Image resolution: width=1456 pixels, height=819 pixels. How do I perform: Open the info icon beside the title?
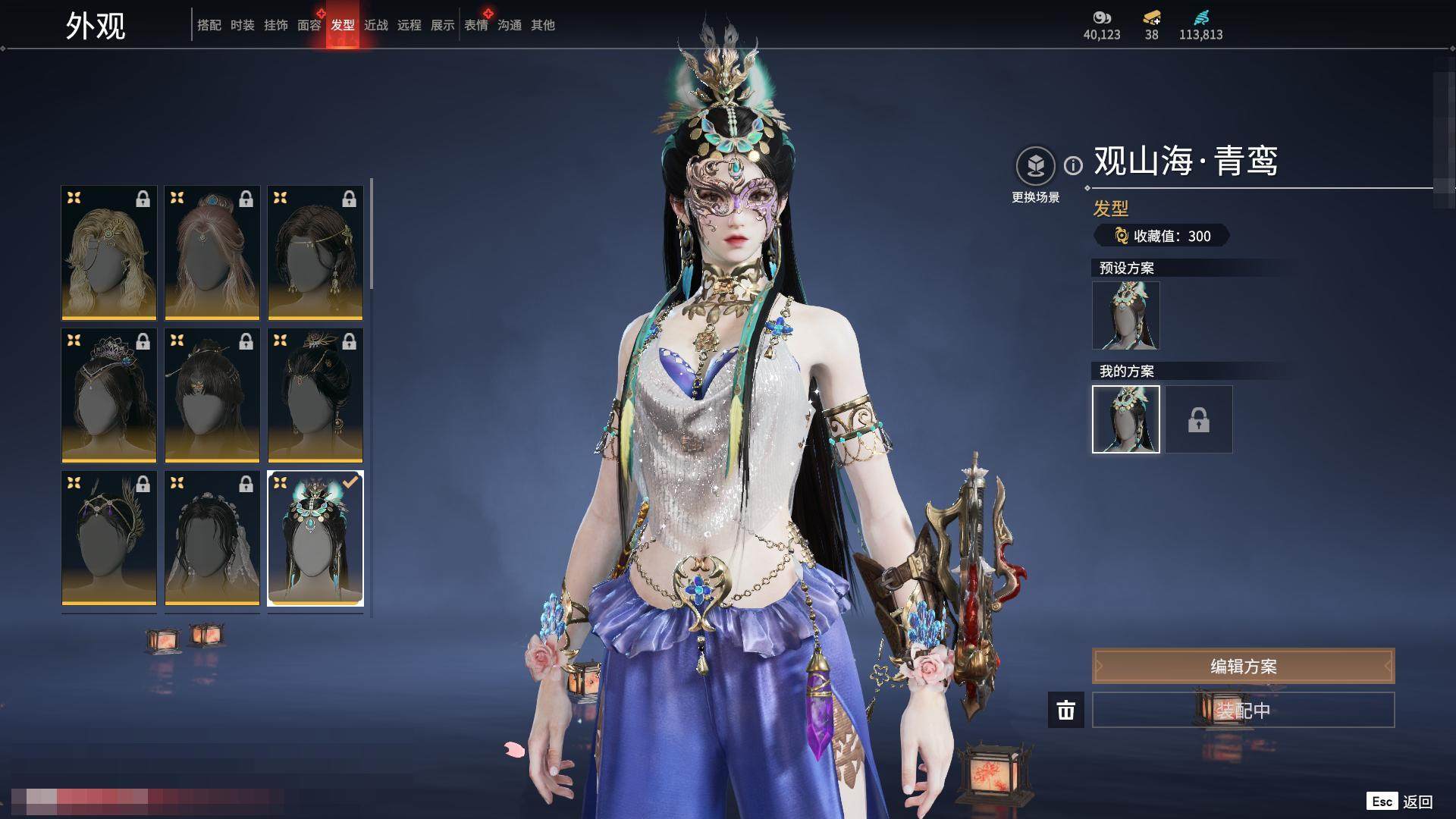click(x=1073, y=165)
